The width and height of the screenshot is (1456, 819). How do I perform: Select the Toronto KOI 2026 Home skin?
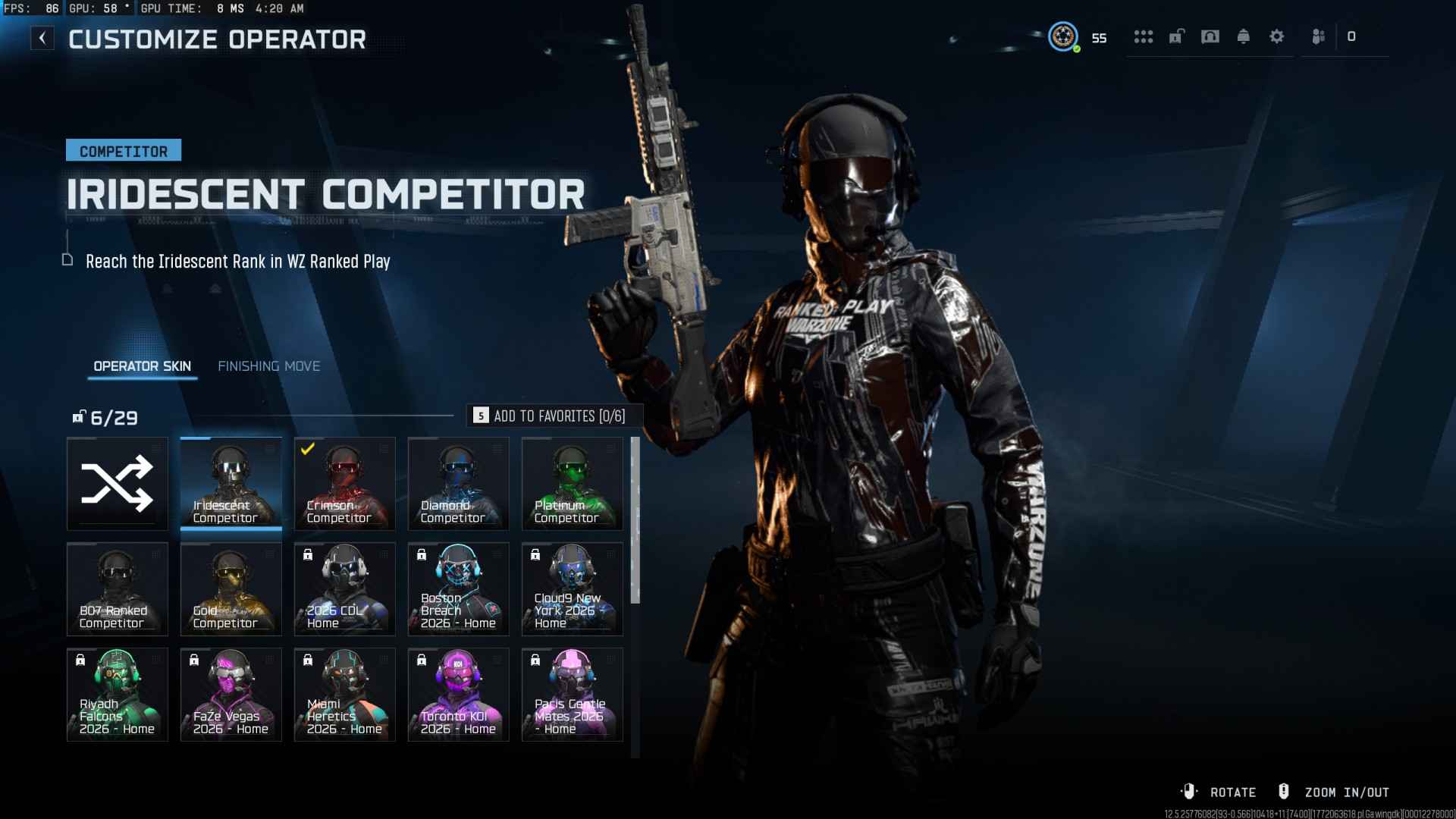pos(459,695)
